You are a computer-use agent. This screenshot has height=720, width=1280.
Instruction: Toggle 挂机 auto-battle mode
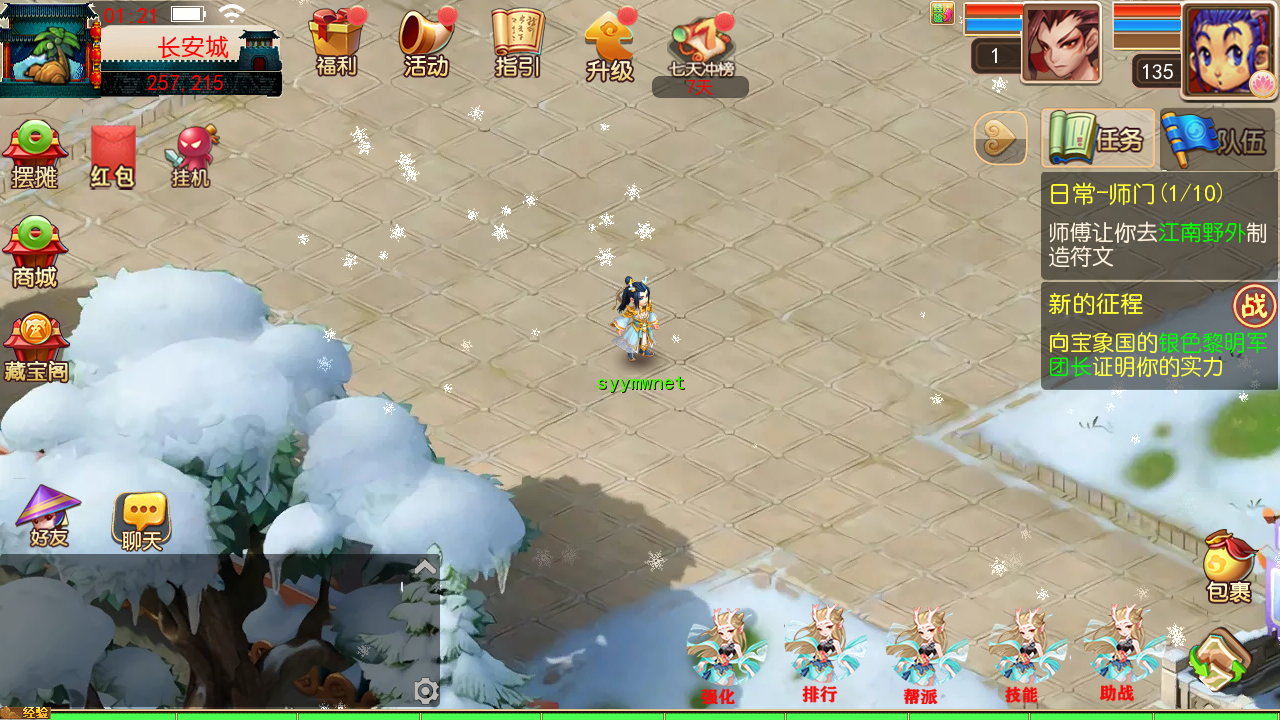(x=191, y=157)
